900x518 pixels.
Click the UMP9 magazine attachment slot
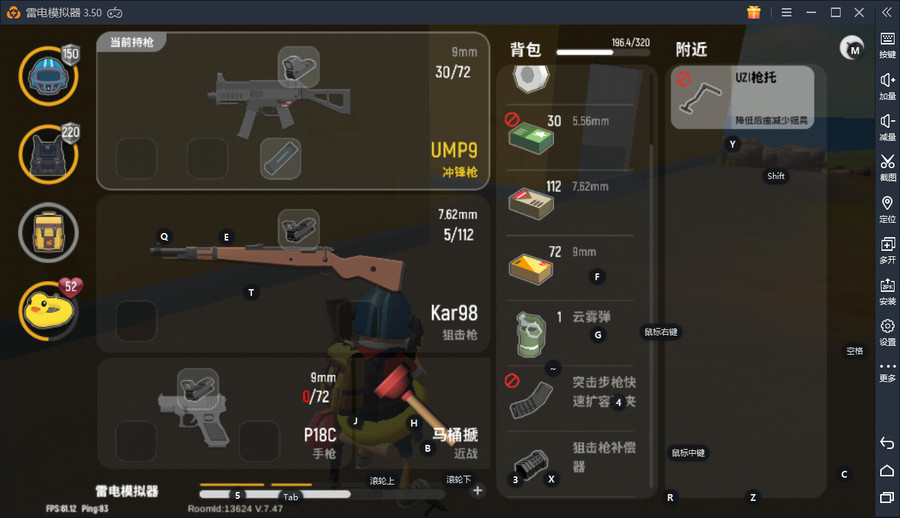click(x=281, y=158)
